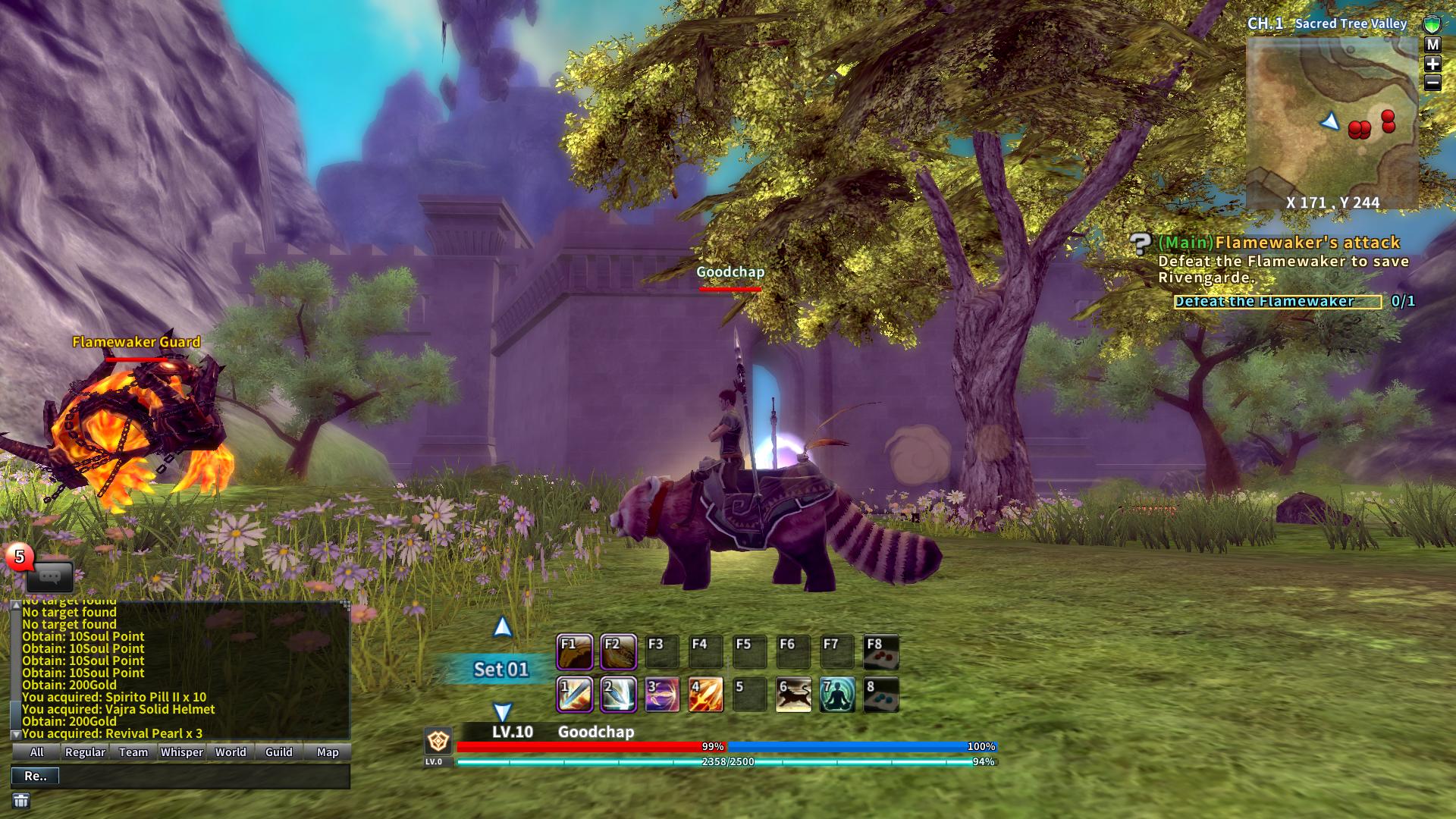Viewport: 1456px width, 819px height.
Task: Open the chat bubble notifications icon
Action: click(49, 577)
